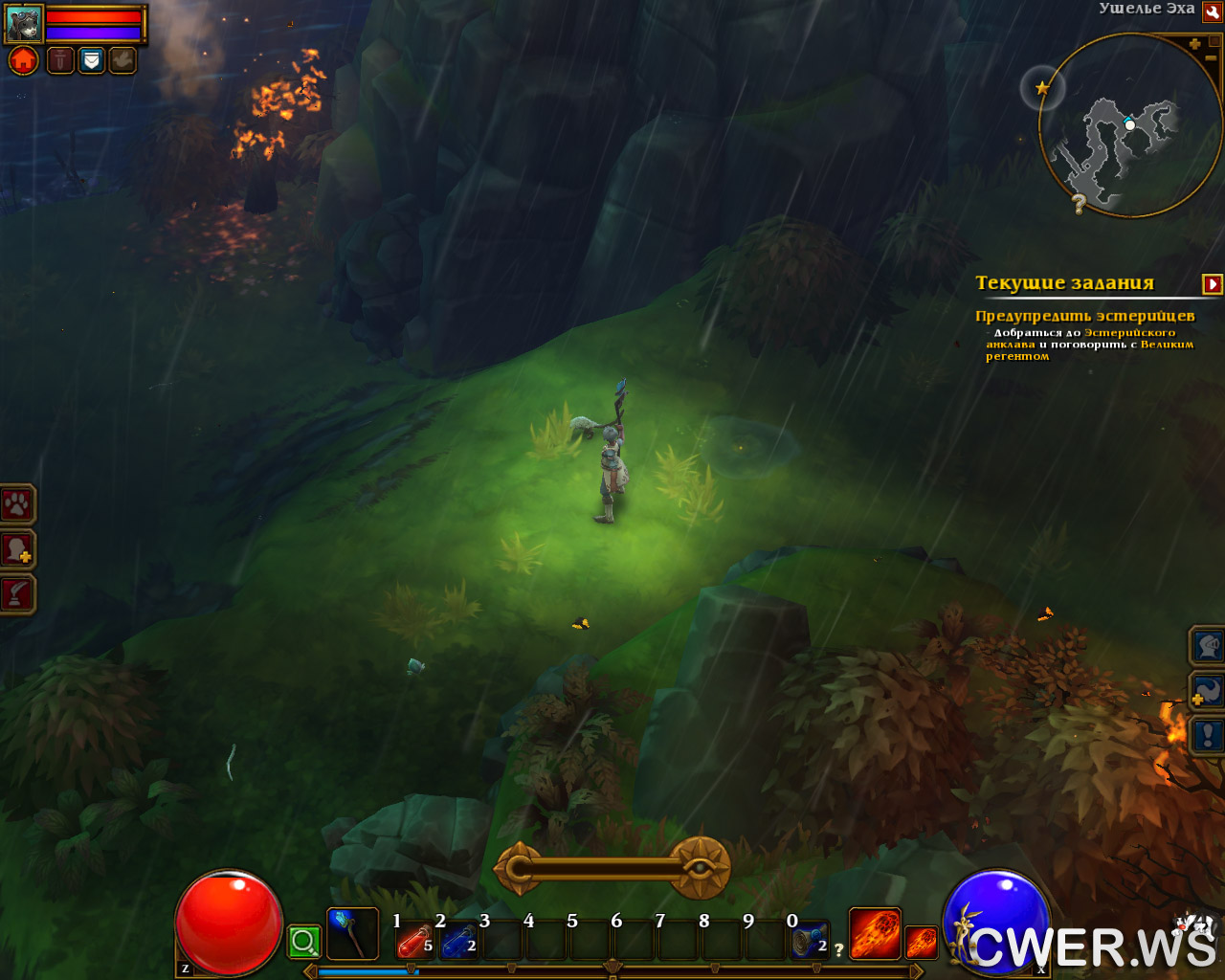Click the ferret pet portrait

(x=23, y=23)
